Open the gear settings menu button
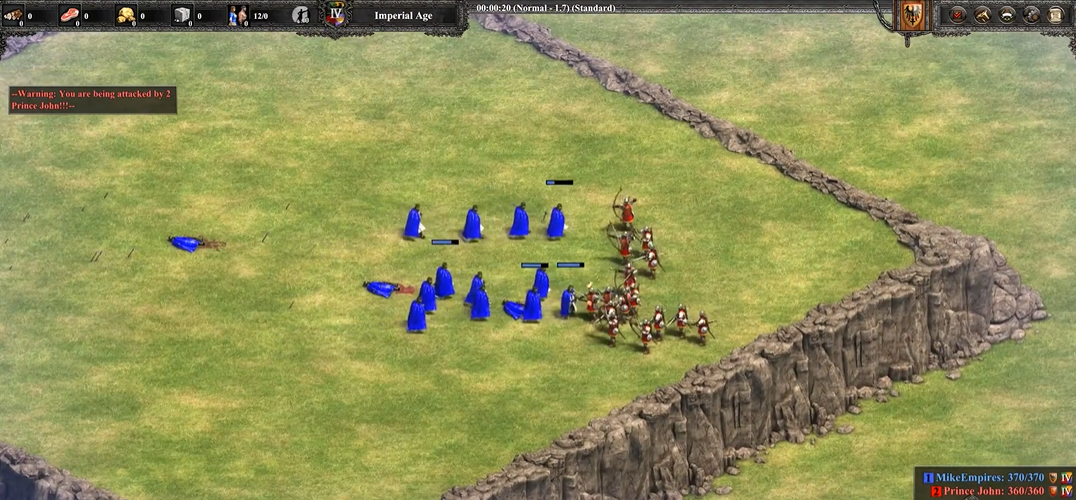The image size is (1076, 500). click(x=1031, y=15)
